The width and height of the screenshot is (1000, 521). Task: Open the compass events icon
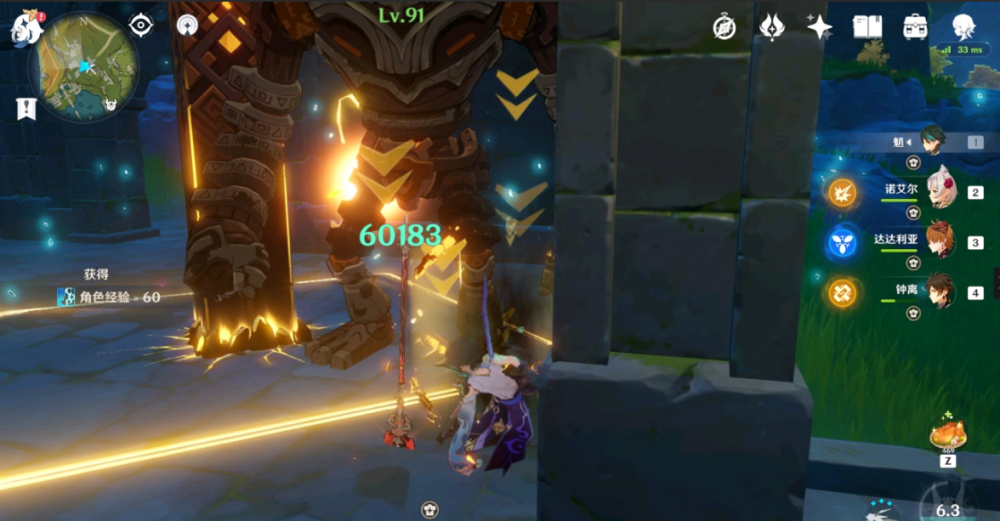[725, 27]
